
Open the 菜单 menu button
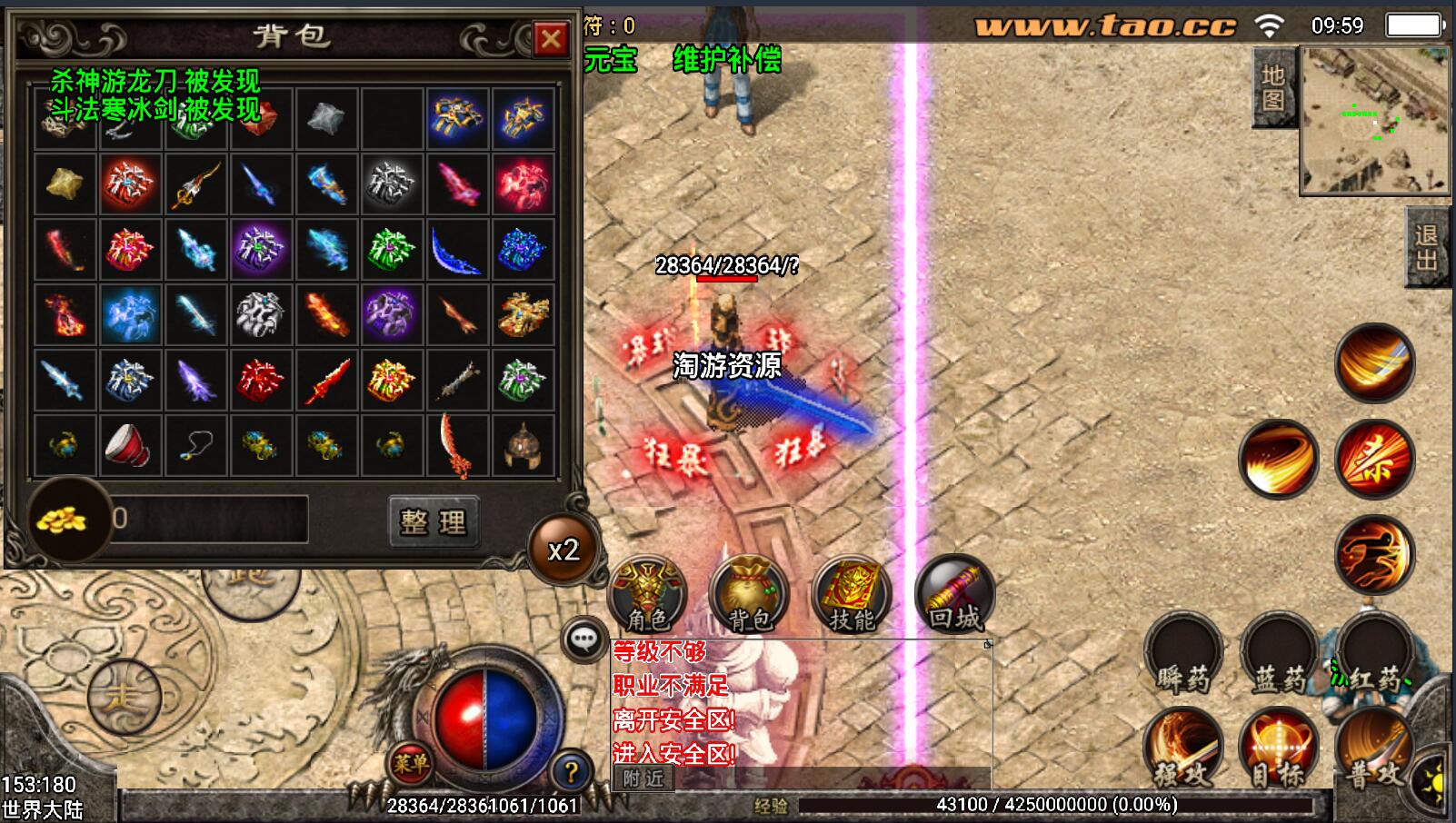tap(411, 764)
